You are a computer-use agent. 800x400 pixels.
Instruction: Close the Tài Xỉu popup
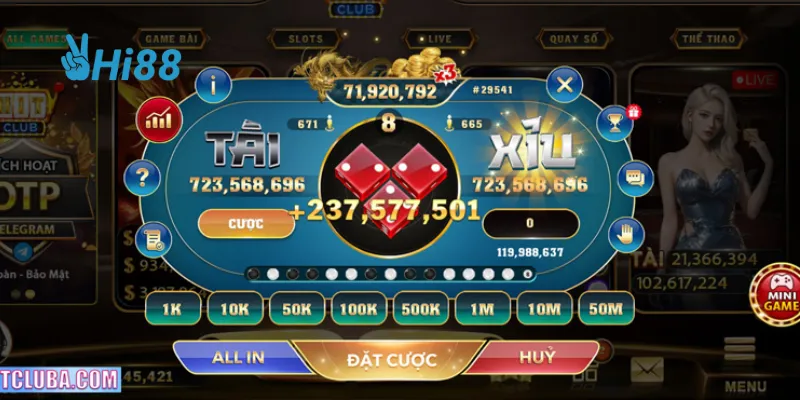point(565,85)
